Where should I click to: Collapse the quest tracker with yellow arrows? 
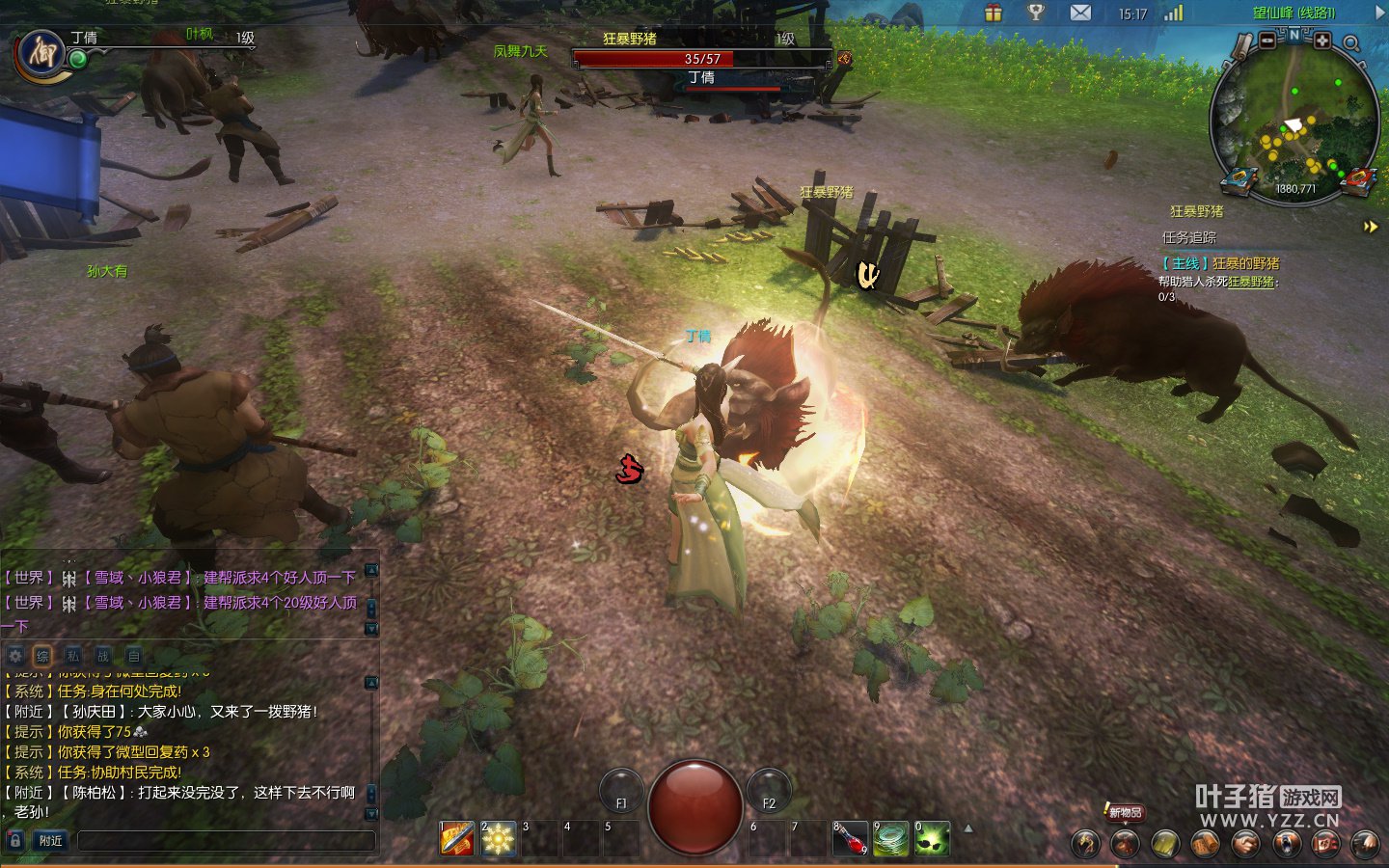click(x=1371, y=227)
